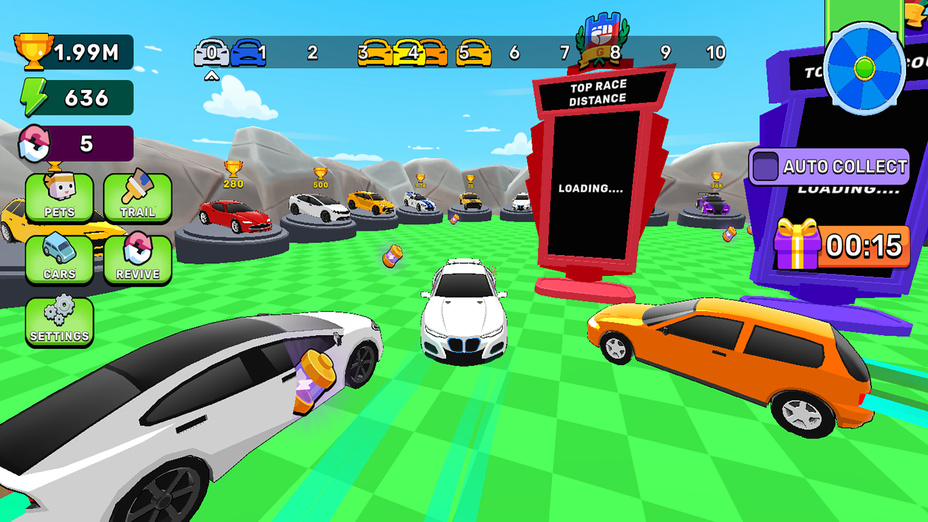Screen dimensions: 928x522
Task: Spin the blue prize wheel icon
Action: (x=865, y=69)
